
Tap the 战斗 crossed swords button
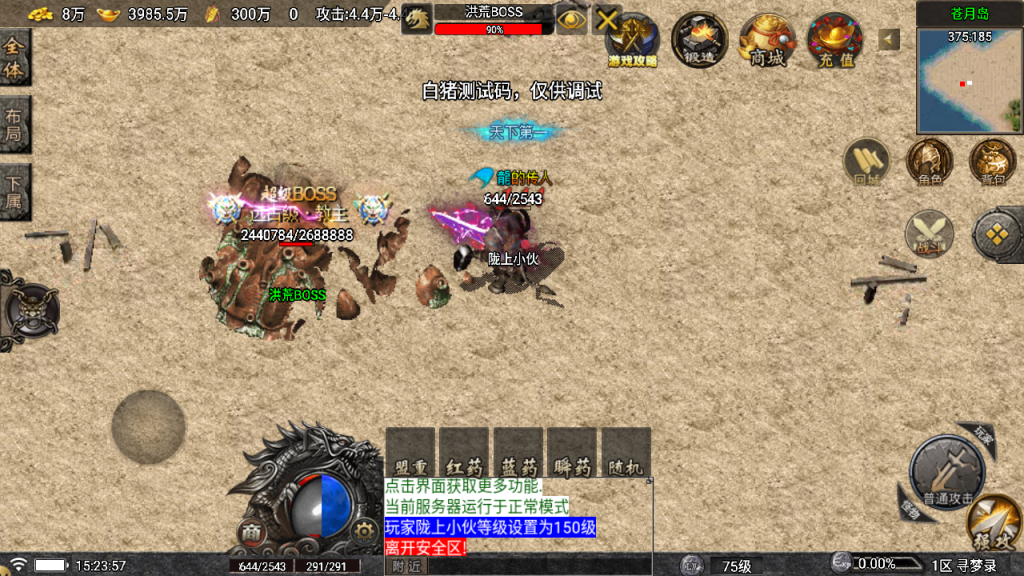tap(929, 234)
